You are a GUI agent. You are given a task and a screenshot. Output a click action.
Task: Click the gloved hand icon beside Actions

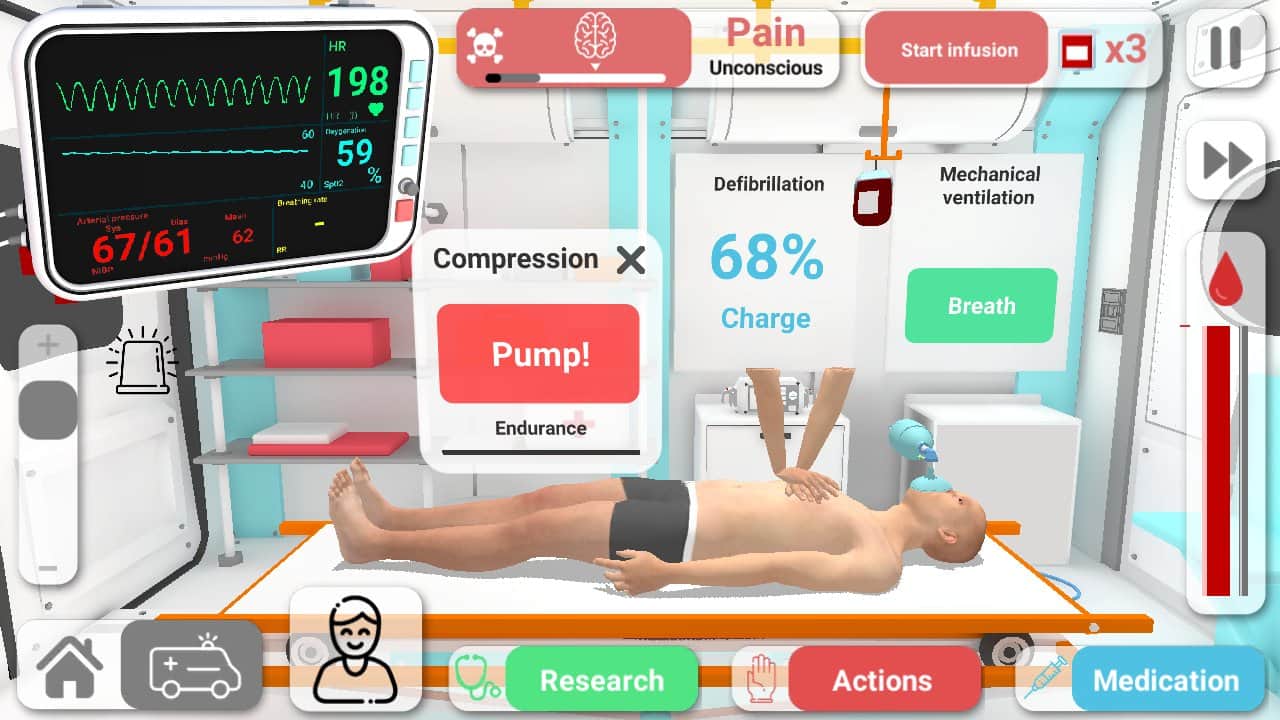(x=760, y=679)
